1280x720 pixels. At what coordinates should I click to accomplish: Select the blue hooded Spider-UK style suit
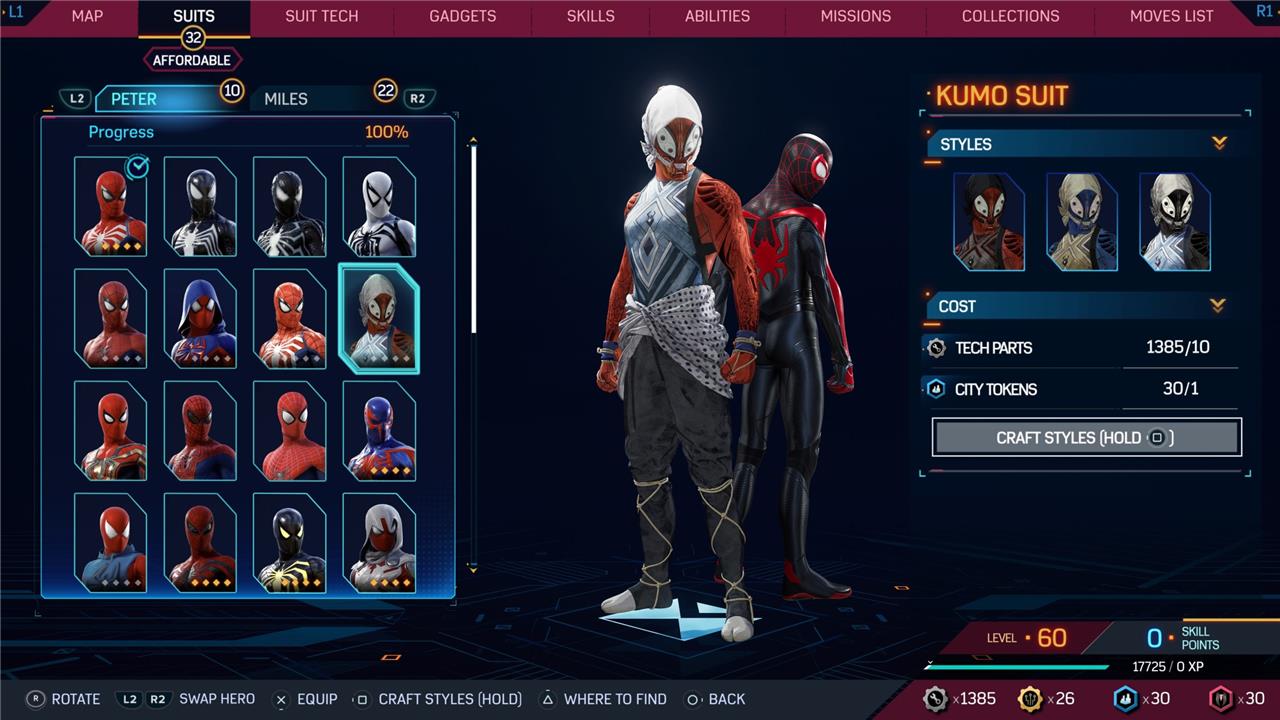click(200, 319)
